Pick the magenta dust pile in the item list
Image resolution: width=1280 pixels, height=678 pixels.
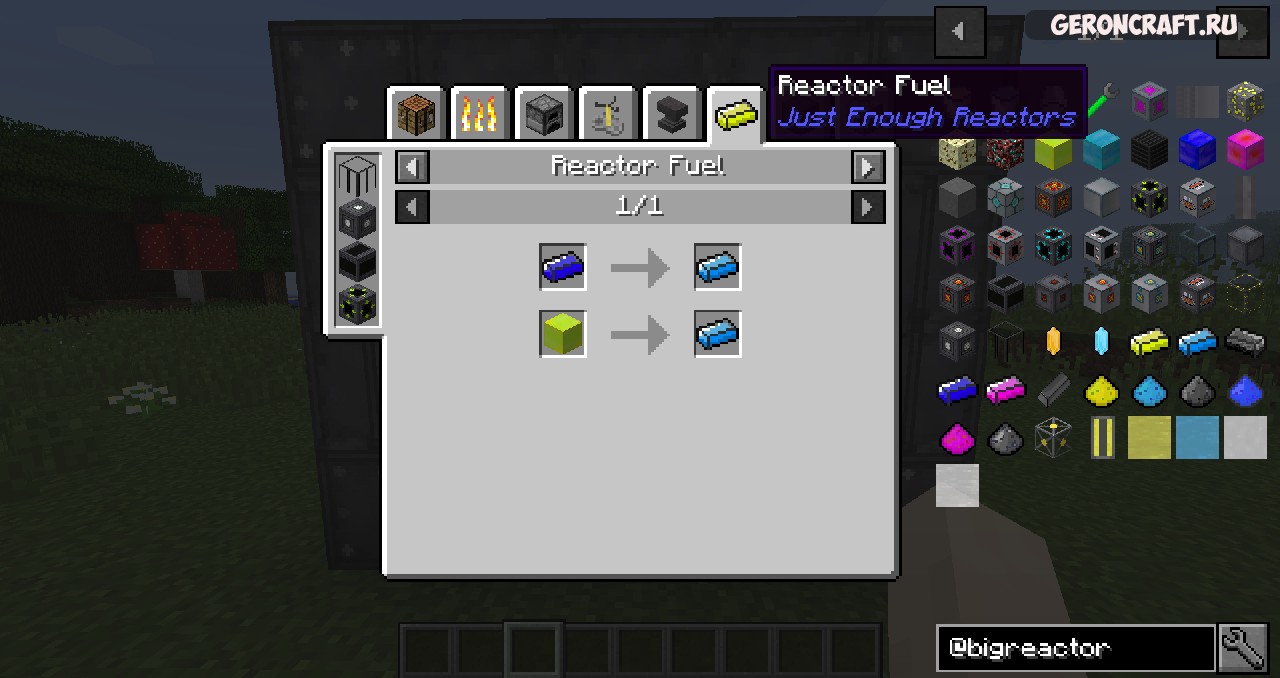click(x=957, y=438)
